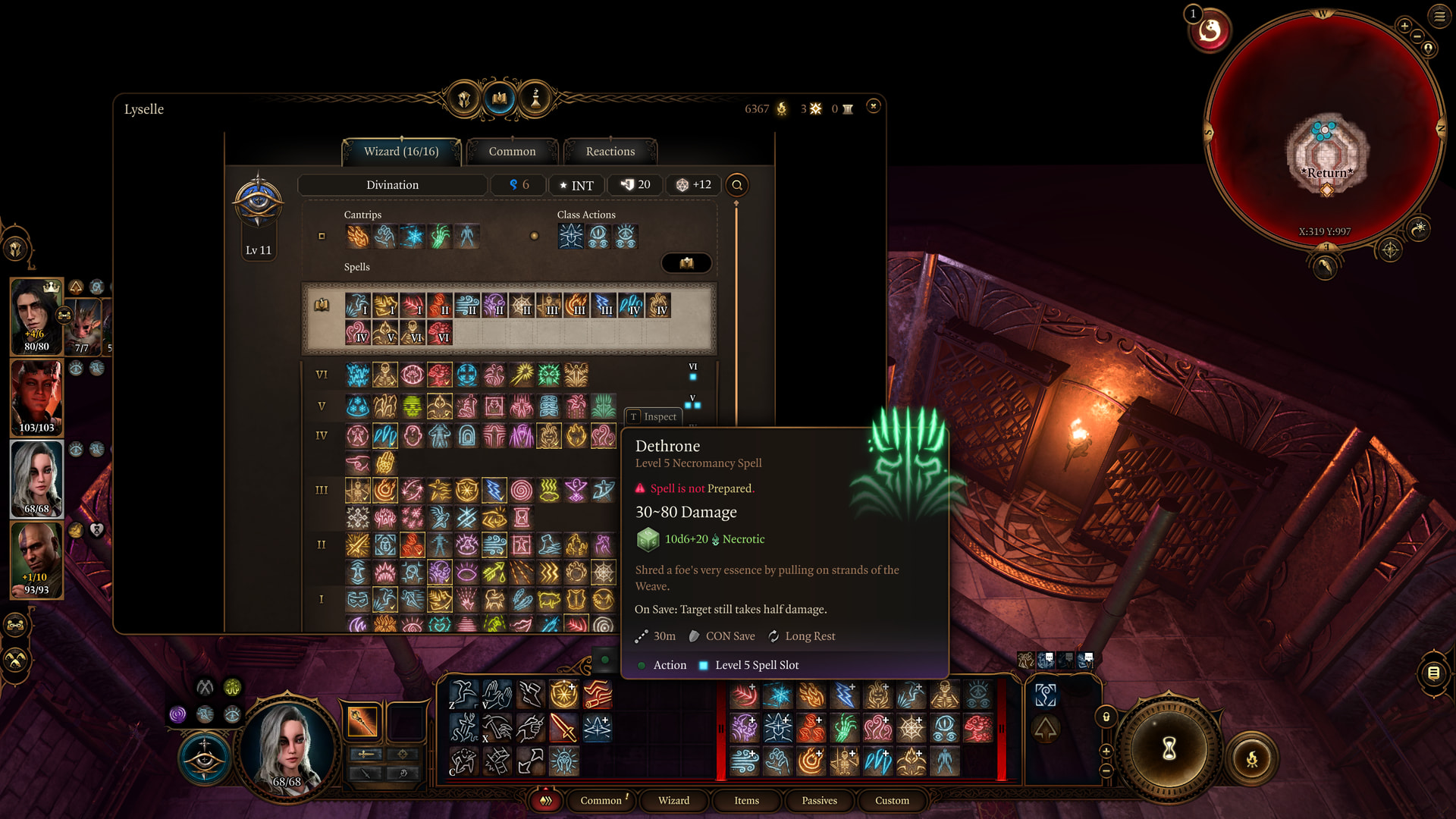
Task: Toggle the prepared spells book button
Action: pyautogui.click(x=686, y=263)
